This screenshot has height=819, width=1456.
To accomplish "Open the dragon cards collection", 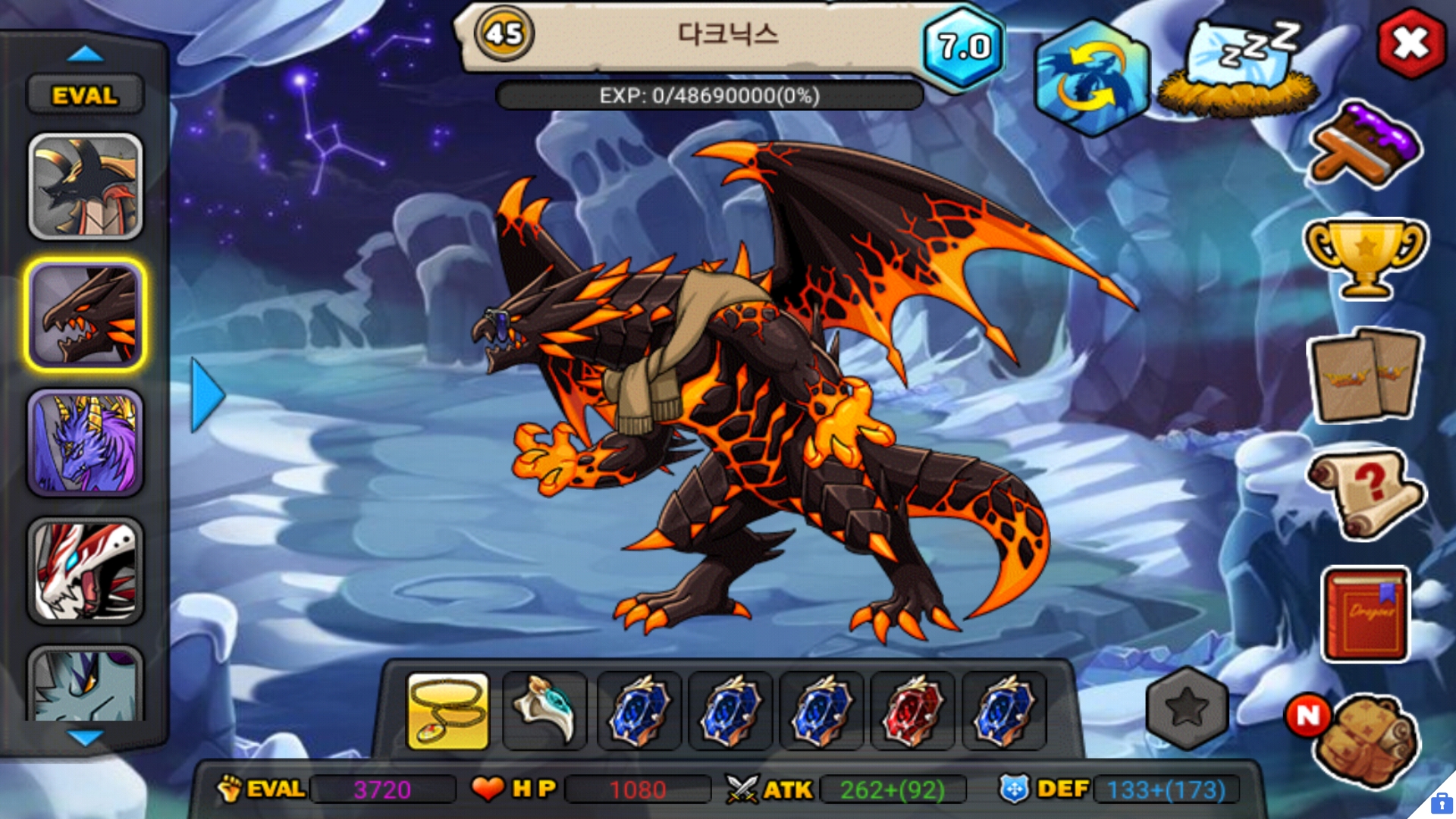I will pyautogui.click(x=1365, y=375).
